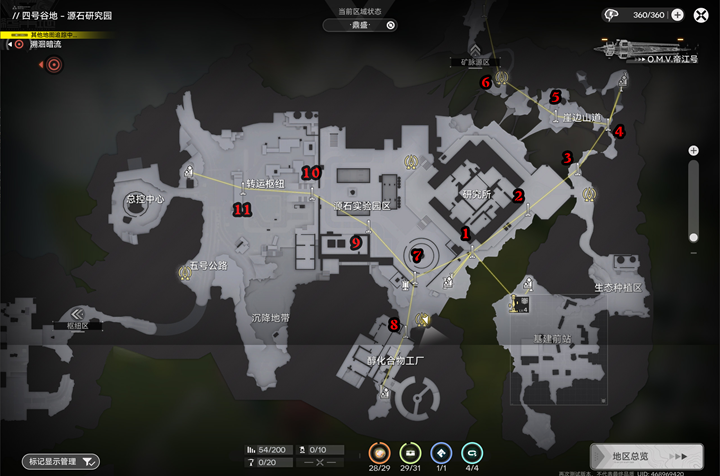The image size is (720, 476).
Task: Click the red marker numbered 11
Action: tap(241, 209)
